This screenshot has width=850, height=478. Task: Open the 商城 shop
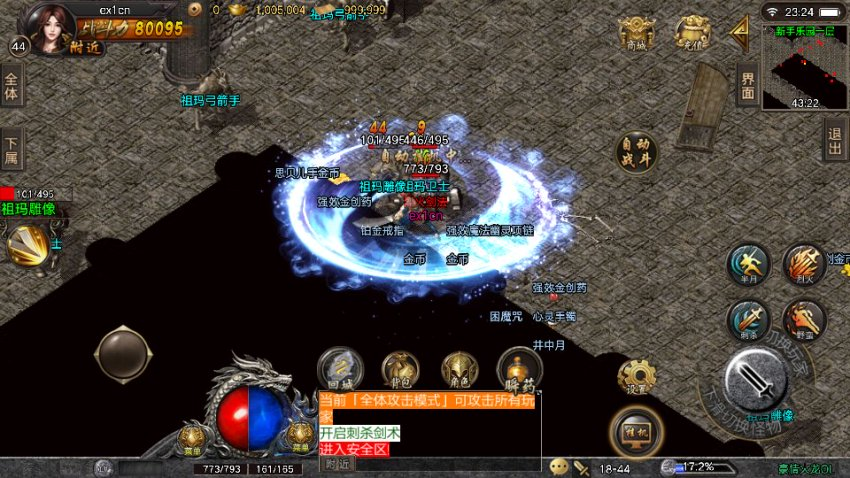636,34
